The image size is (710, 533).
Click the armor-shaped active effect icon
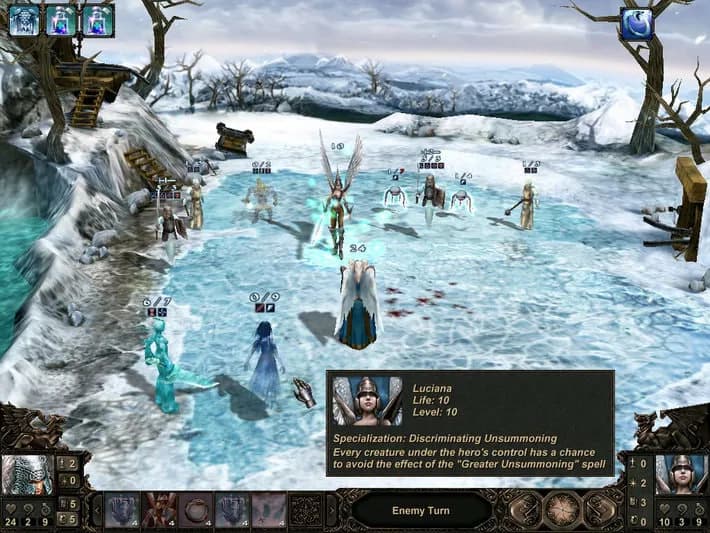tap(23, 20)
